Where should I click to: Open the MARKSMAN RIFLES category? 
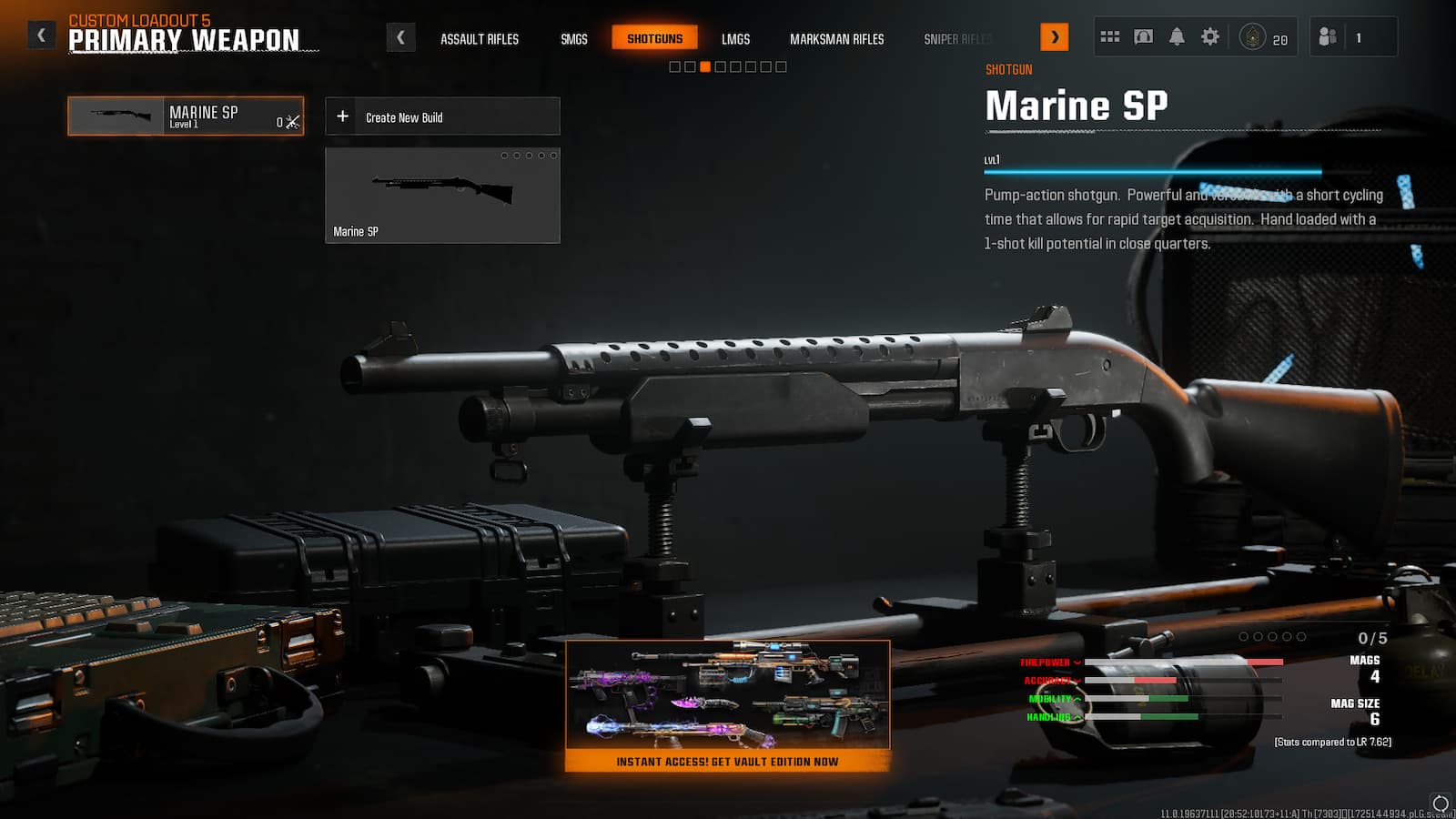coord(836,39)
